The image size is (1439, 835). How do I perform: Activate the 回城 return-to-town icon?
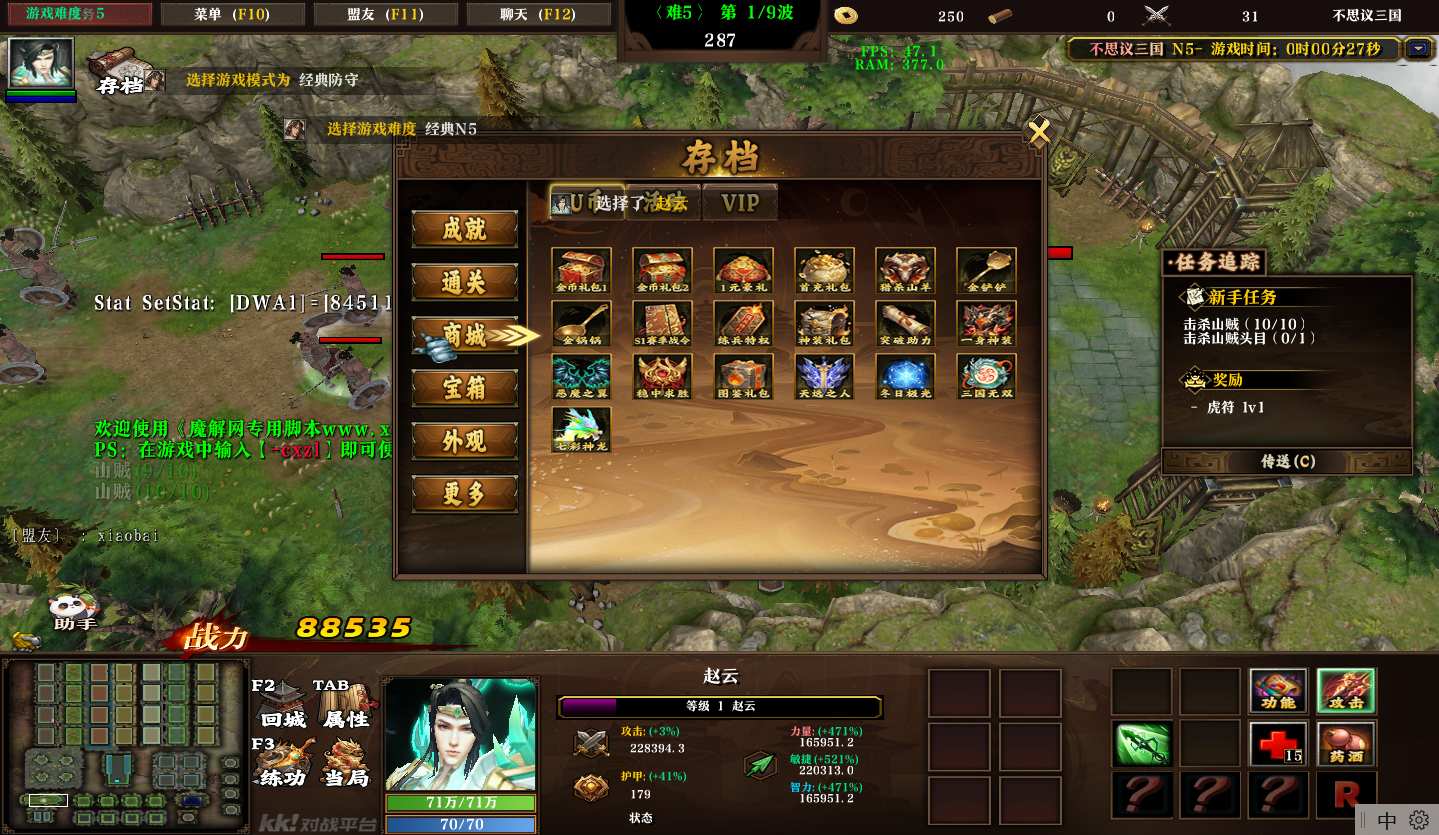click(283, 706)
